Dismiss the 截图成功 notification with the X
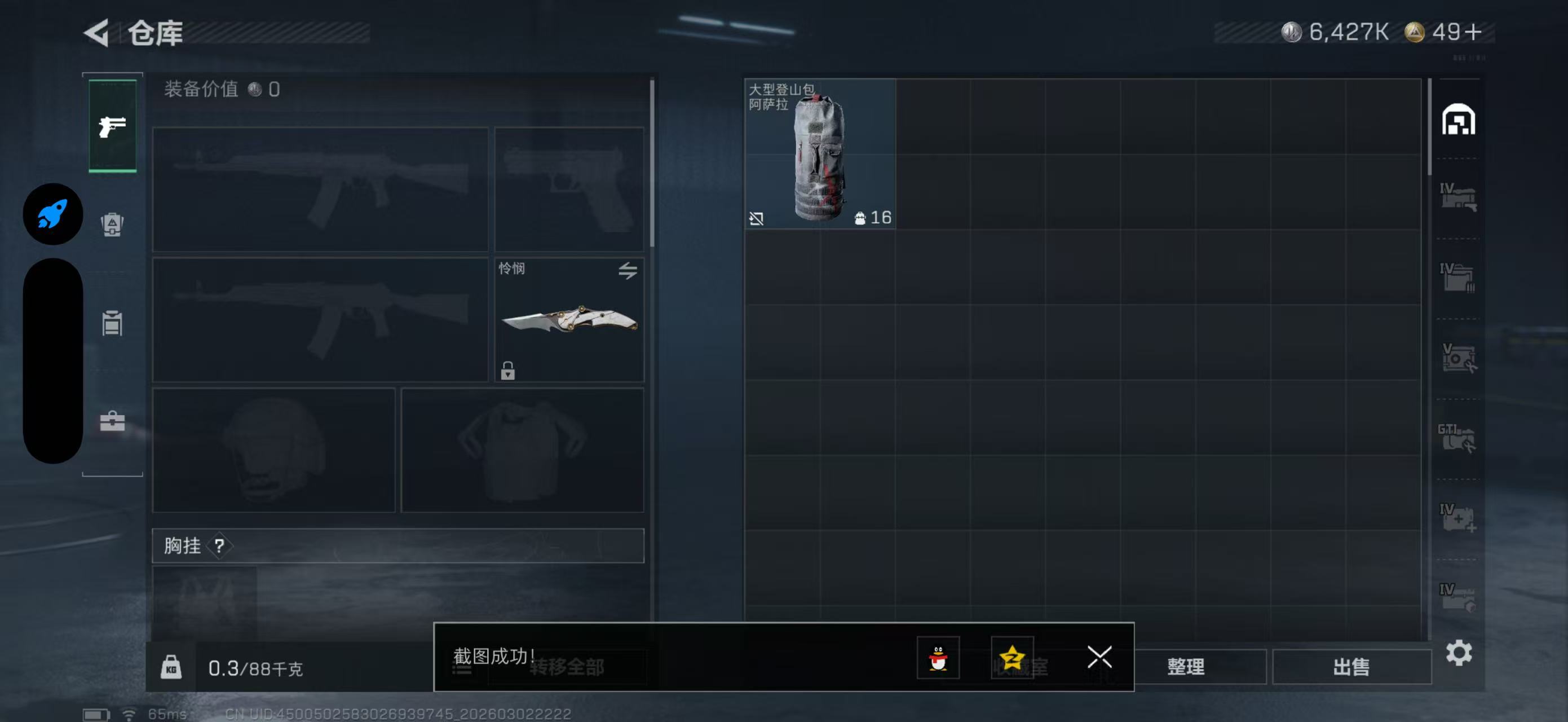 1099,658
